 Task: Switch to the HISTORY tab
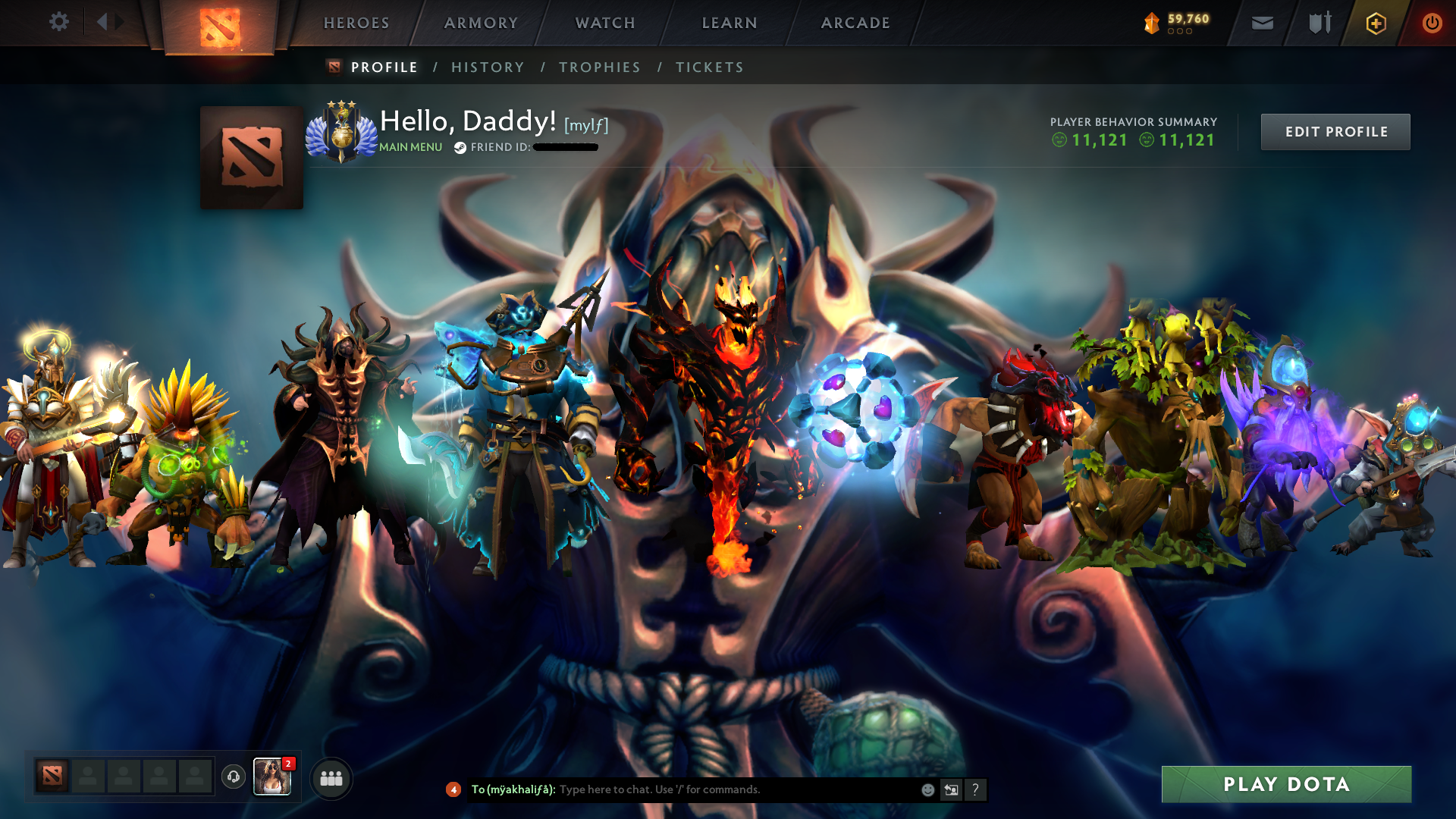(488, 67)
